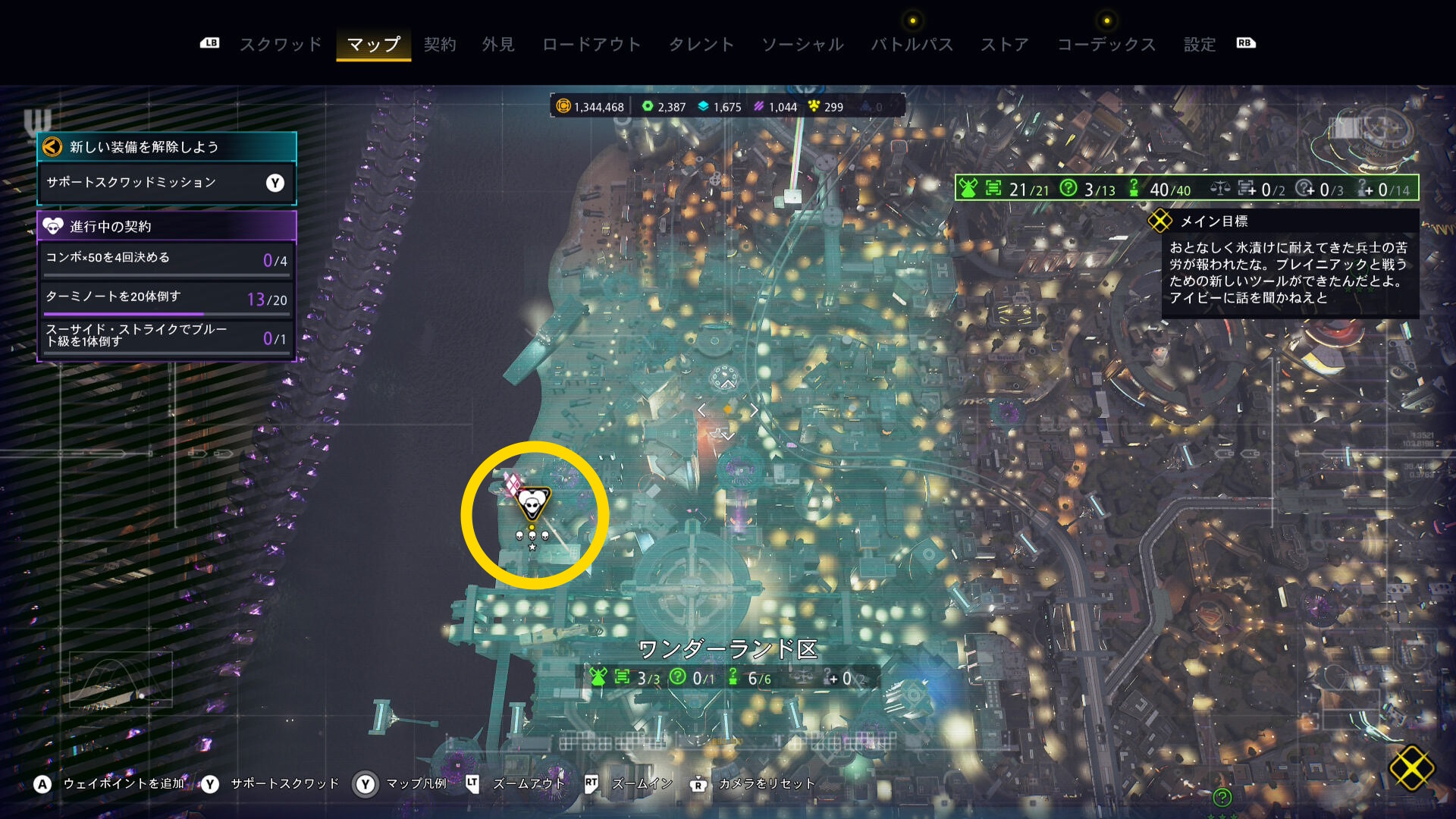Screen dimensions: 1456x819
Task: Open the 契約 tab
Action: coord(440,45)
